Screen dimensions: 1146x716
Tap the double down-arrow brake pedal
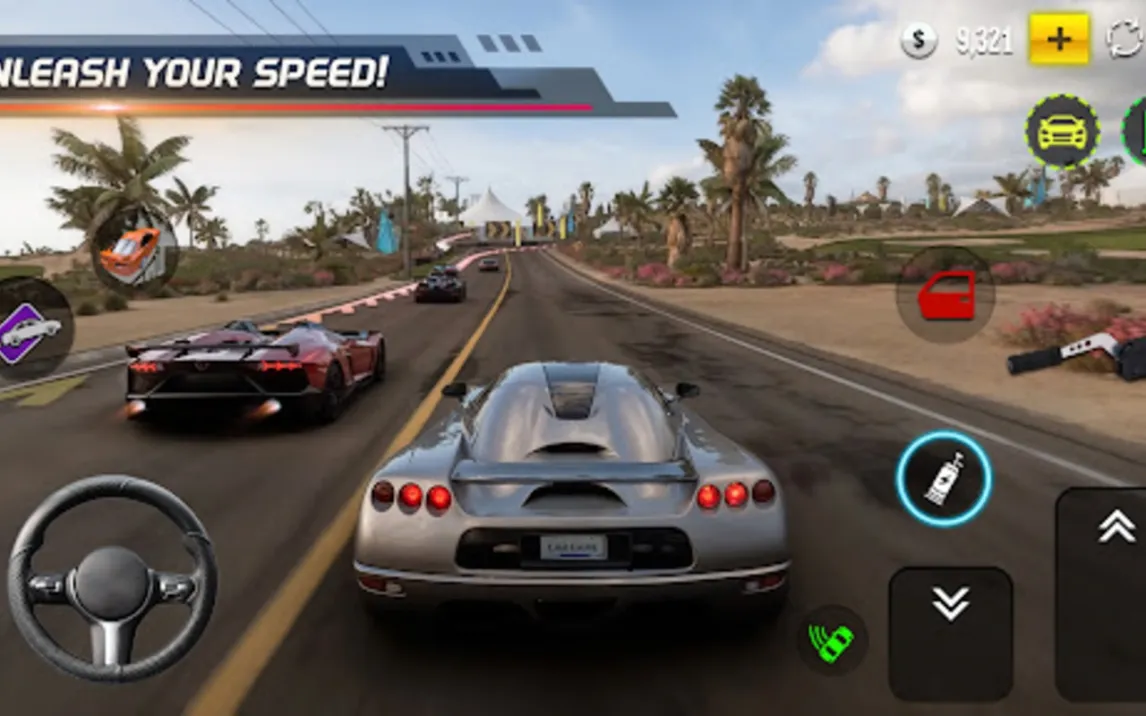tap(950, 632)
